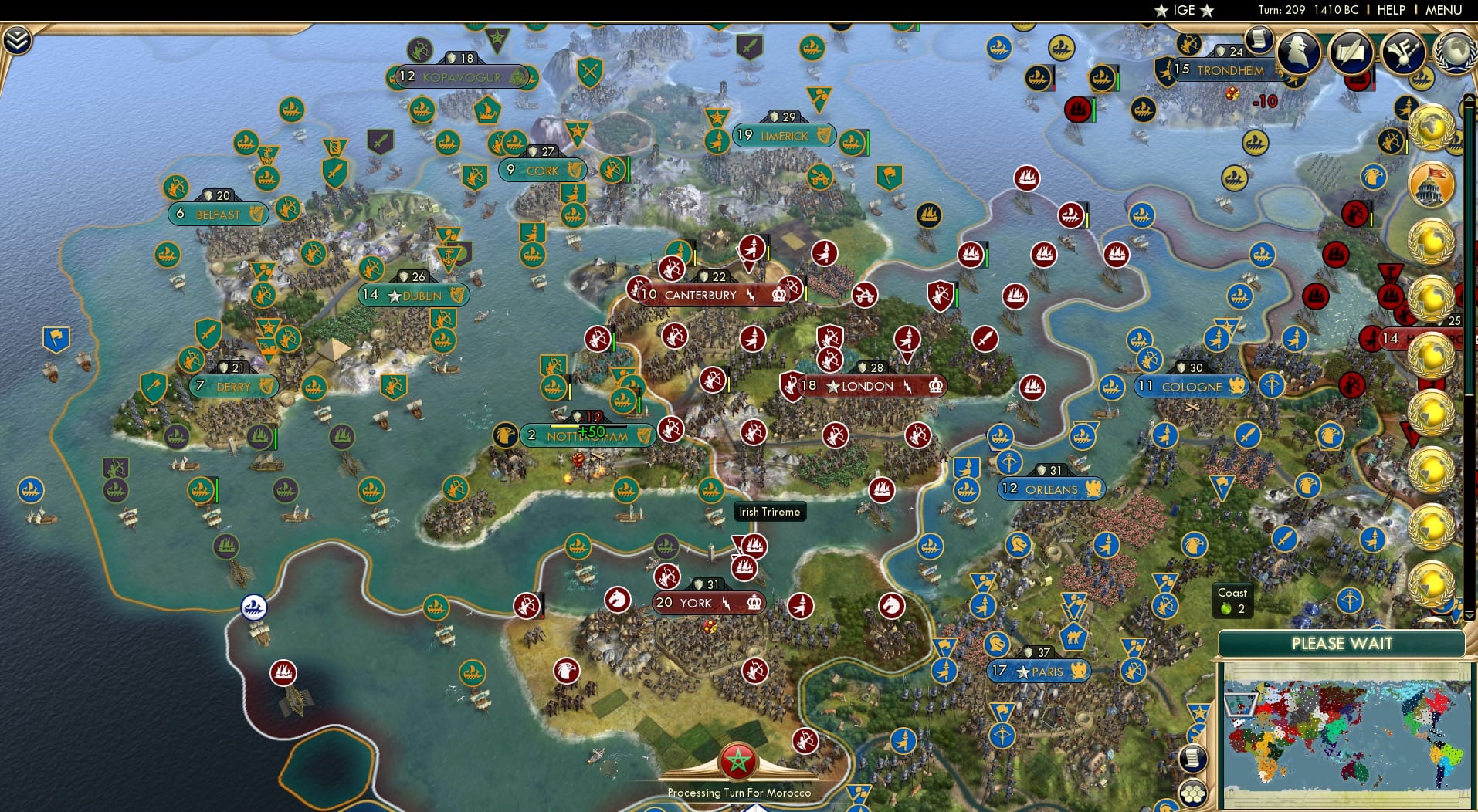
Task: Open the Military overview crossed-banners icon
Action: tap(1403, 52)
